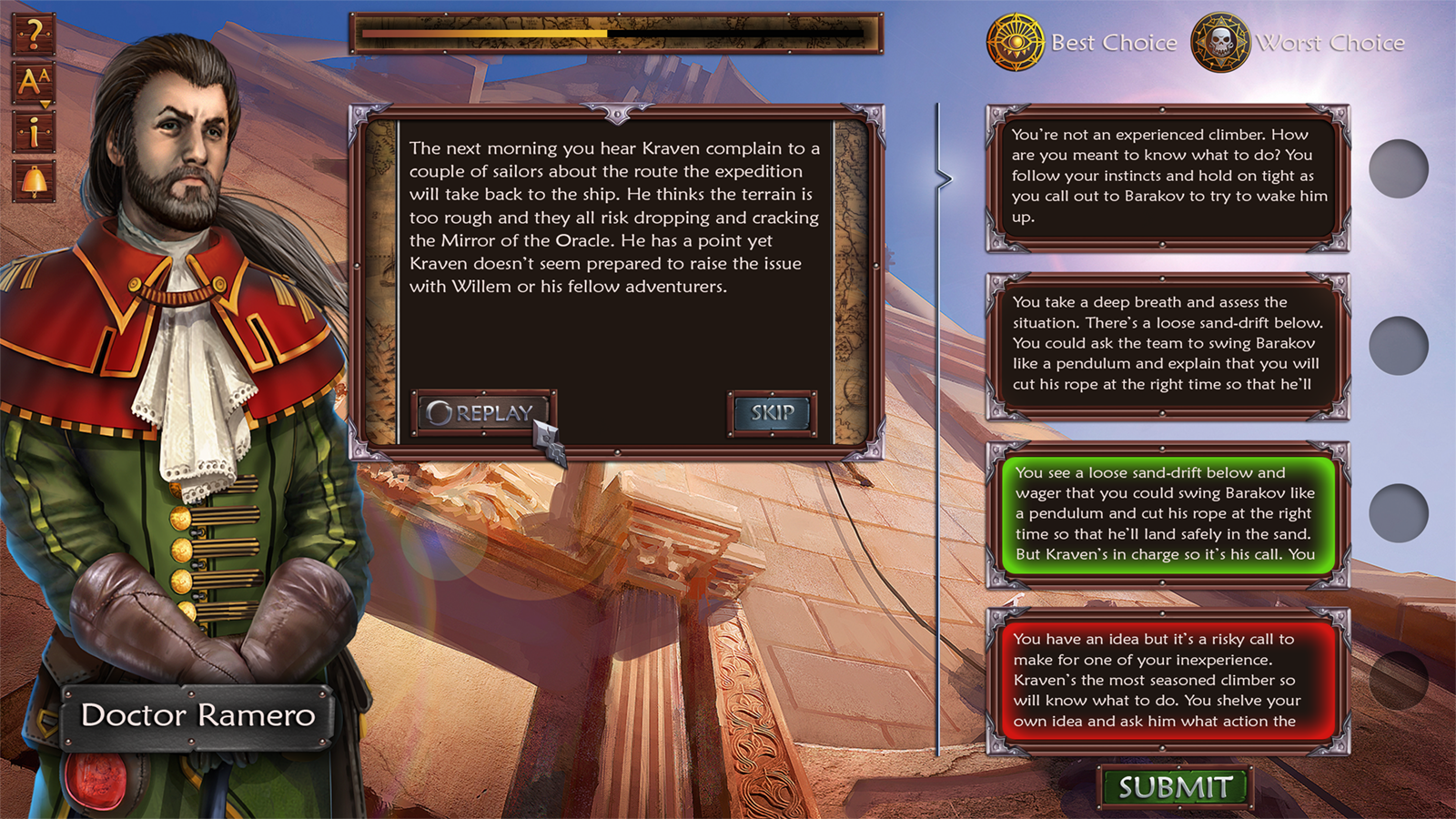Replay the narration with the Replay button
Screen dimensions: 1456x819
481,413
